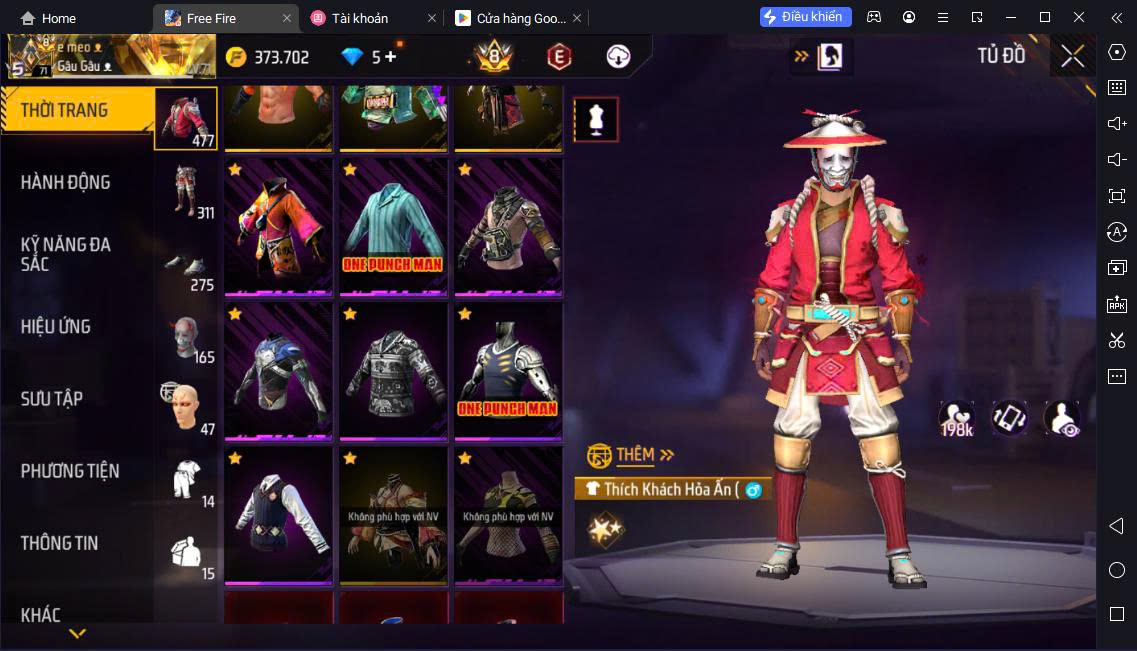Open the mannequin outfit preview icon

pyautogui.click(x=595, y=119)
